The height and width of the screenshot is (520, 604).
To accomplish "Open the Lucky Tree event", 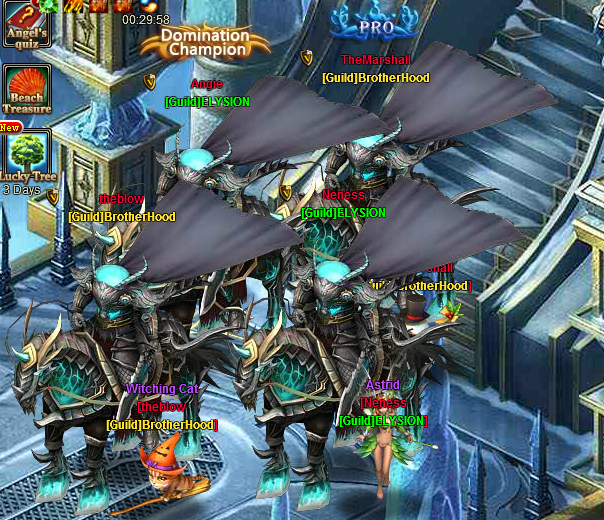I will [27, 156].
